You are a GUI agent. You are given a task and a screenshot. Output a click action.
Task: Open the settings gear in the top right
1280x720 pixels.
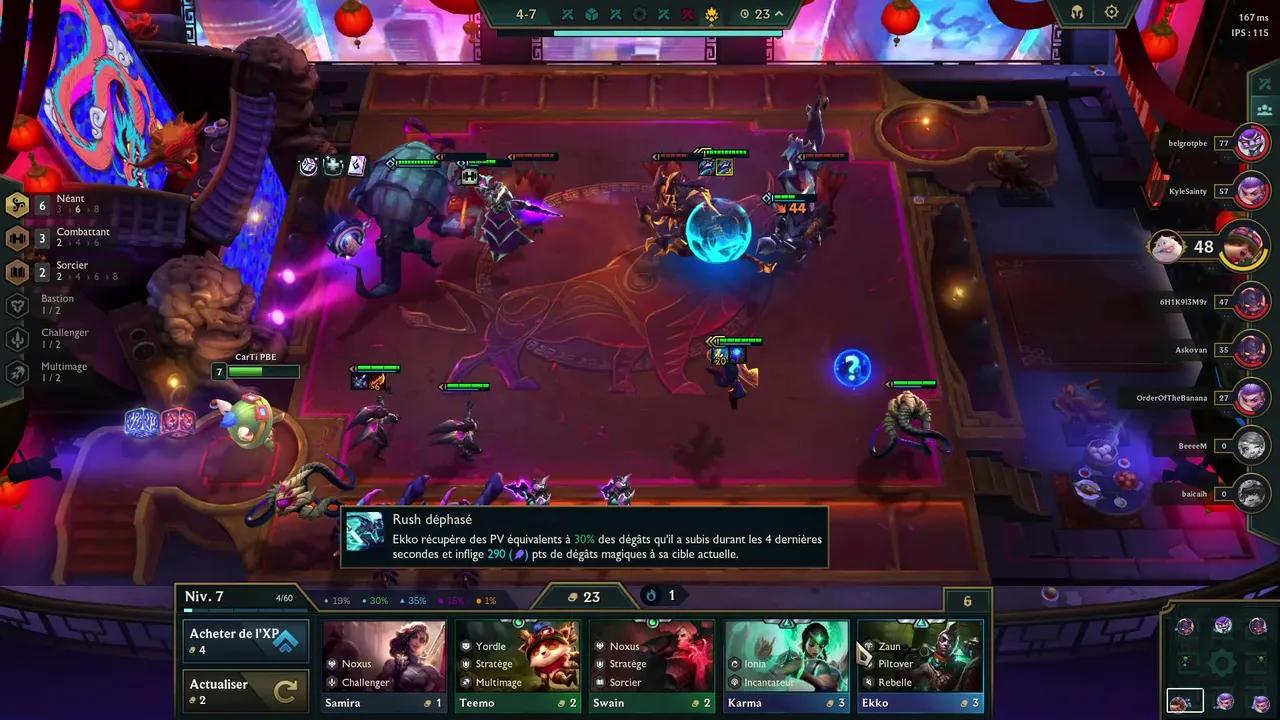click(1110, 12)
